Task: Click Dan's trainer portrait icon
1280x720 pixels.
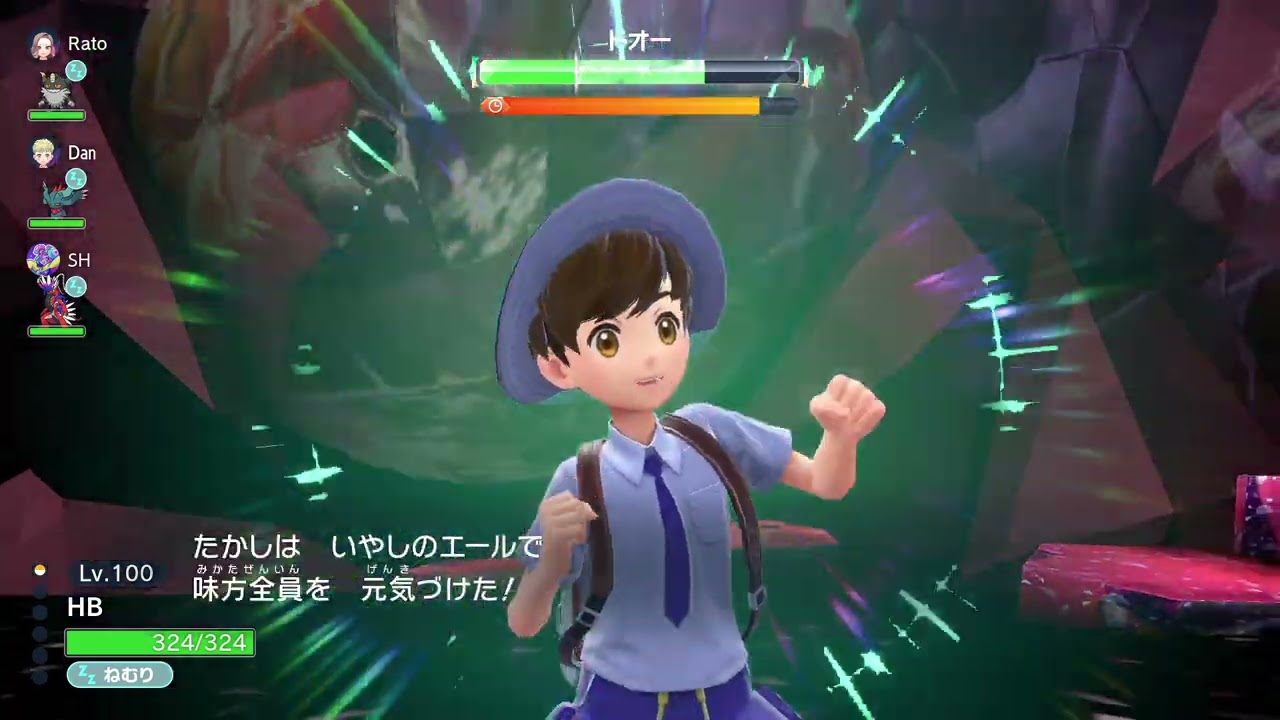Action: coord(43,153)
